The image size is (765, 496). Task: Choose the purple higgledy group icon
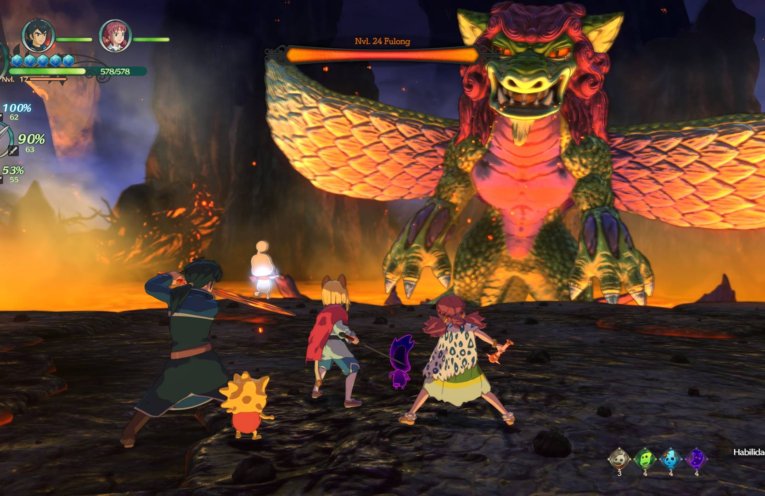tap(697, 459)
